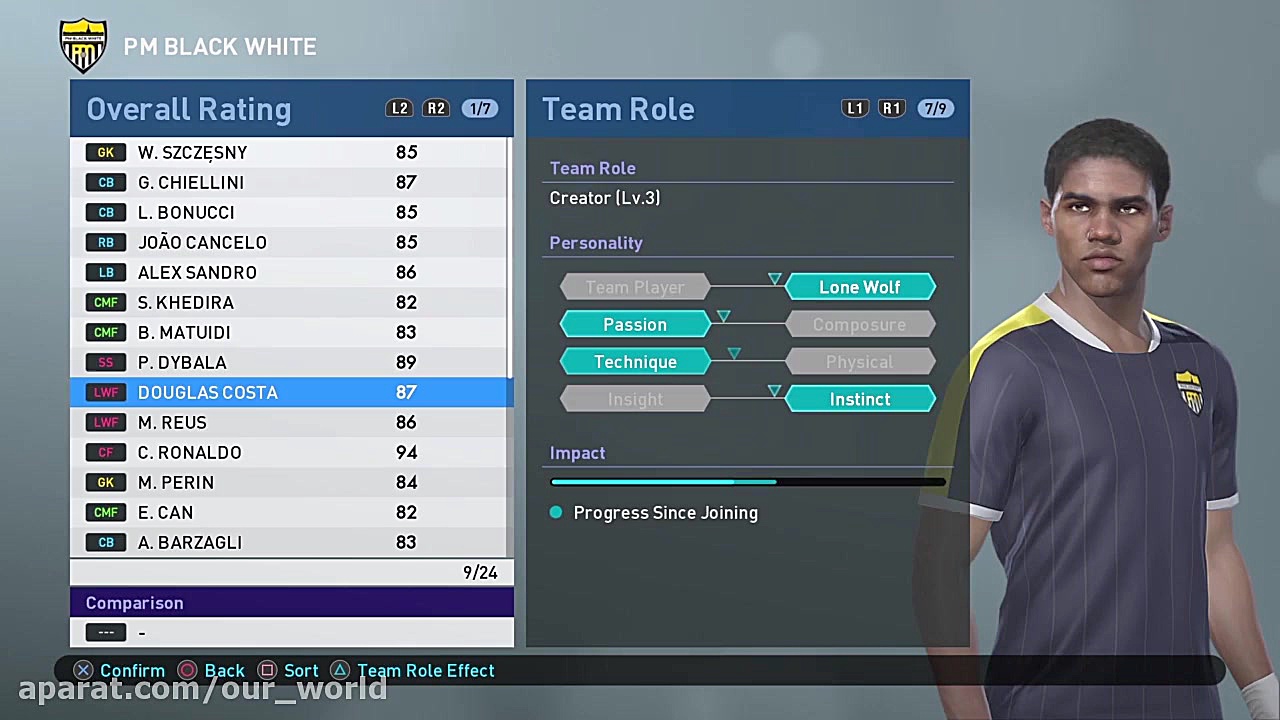Click the 7/9 page indicator in Team Role
The image size is (1280, 720).
click(x=936, y=108)
